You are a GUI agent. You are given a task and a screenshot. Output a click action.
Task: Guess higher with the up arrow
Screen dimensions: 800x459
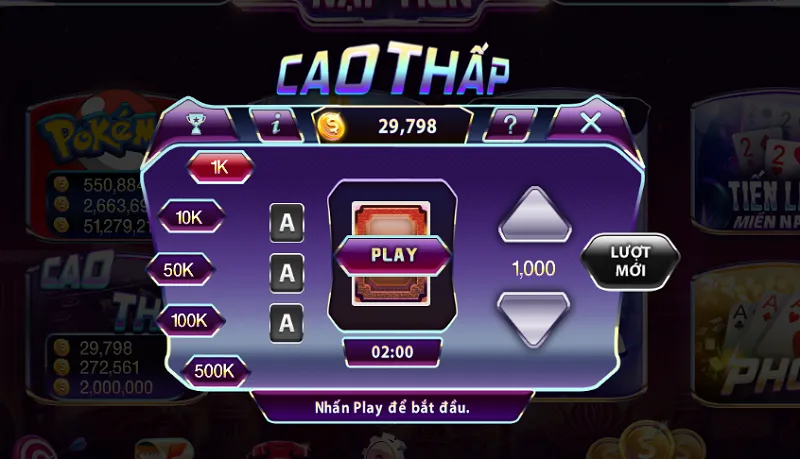tap(534, 214)
